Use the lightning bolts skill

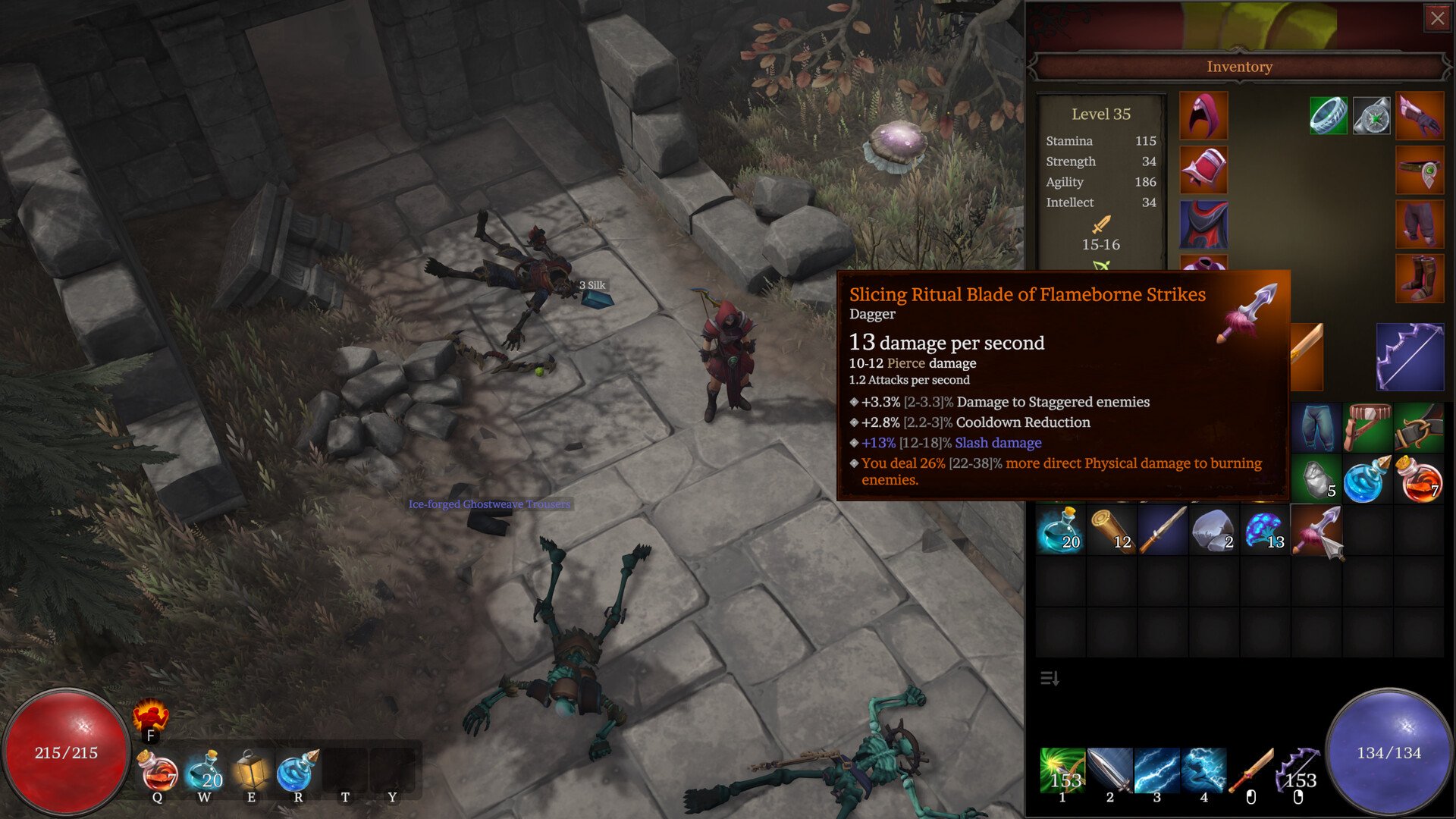pyautogui.click(x=1156, y=770)
